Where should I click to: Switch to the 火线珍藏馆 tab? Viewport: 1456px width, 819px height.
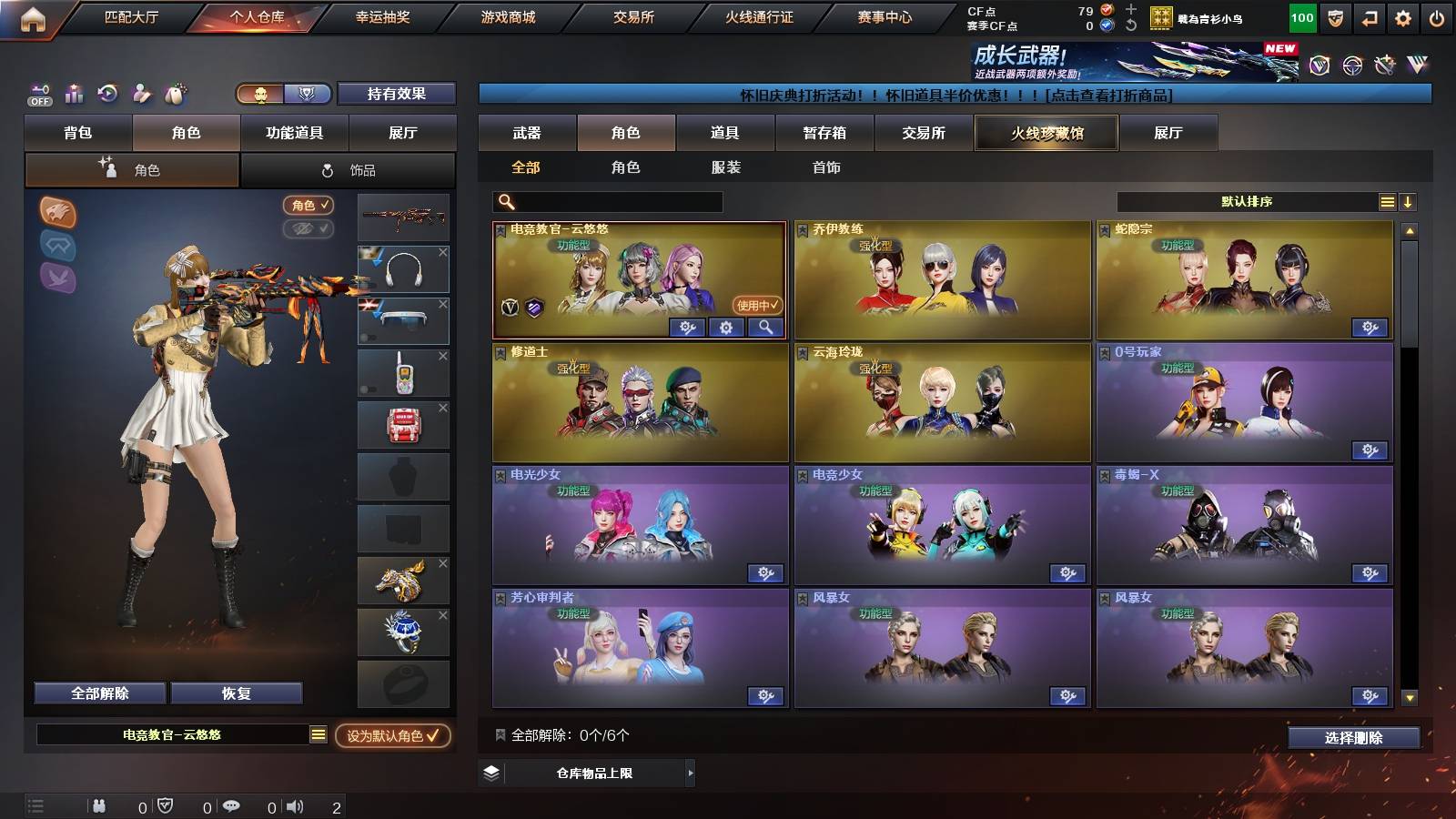coord(1046,133)
